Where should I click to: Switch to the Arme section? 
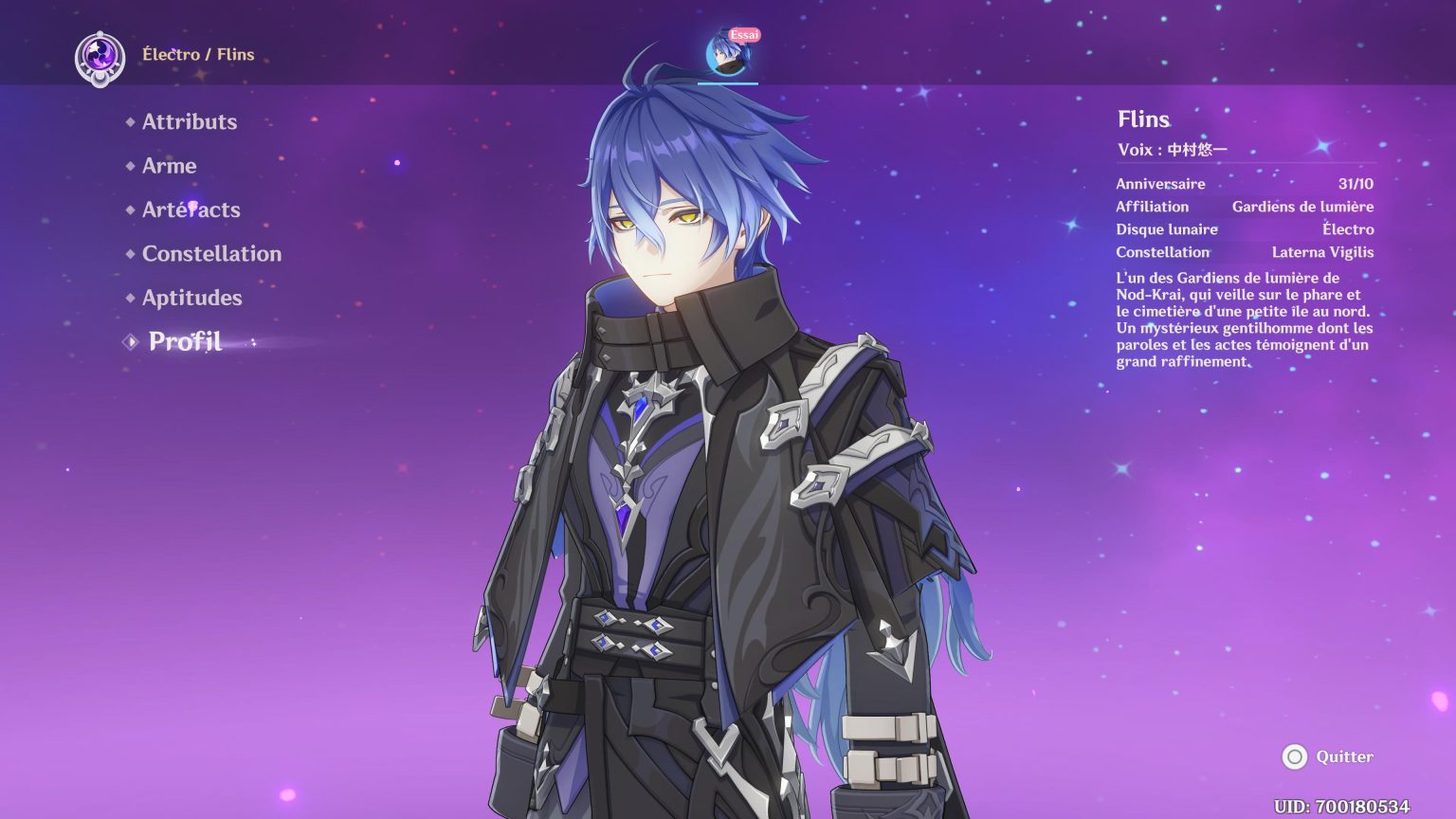click(x=169, y=166)
